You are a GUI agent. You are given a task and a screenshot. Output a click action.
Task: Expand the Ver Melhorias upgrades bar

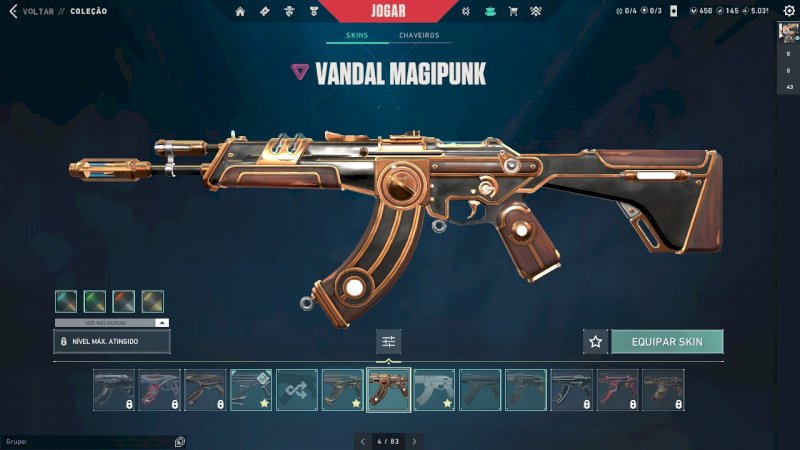[112, 323]
